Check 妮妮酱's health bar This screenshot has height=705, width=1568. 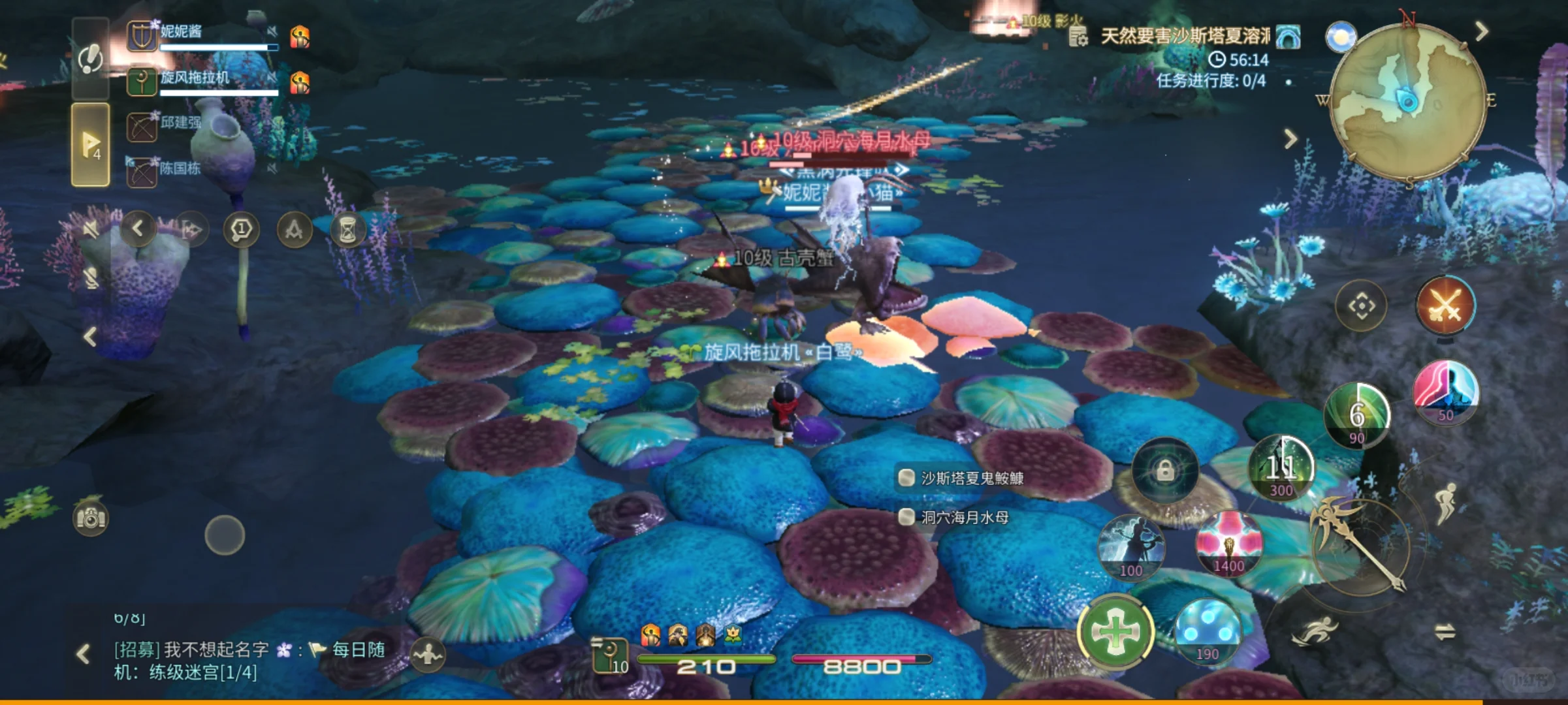coord(219,48)
